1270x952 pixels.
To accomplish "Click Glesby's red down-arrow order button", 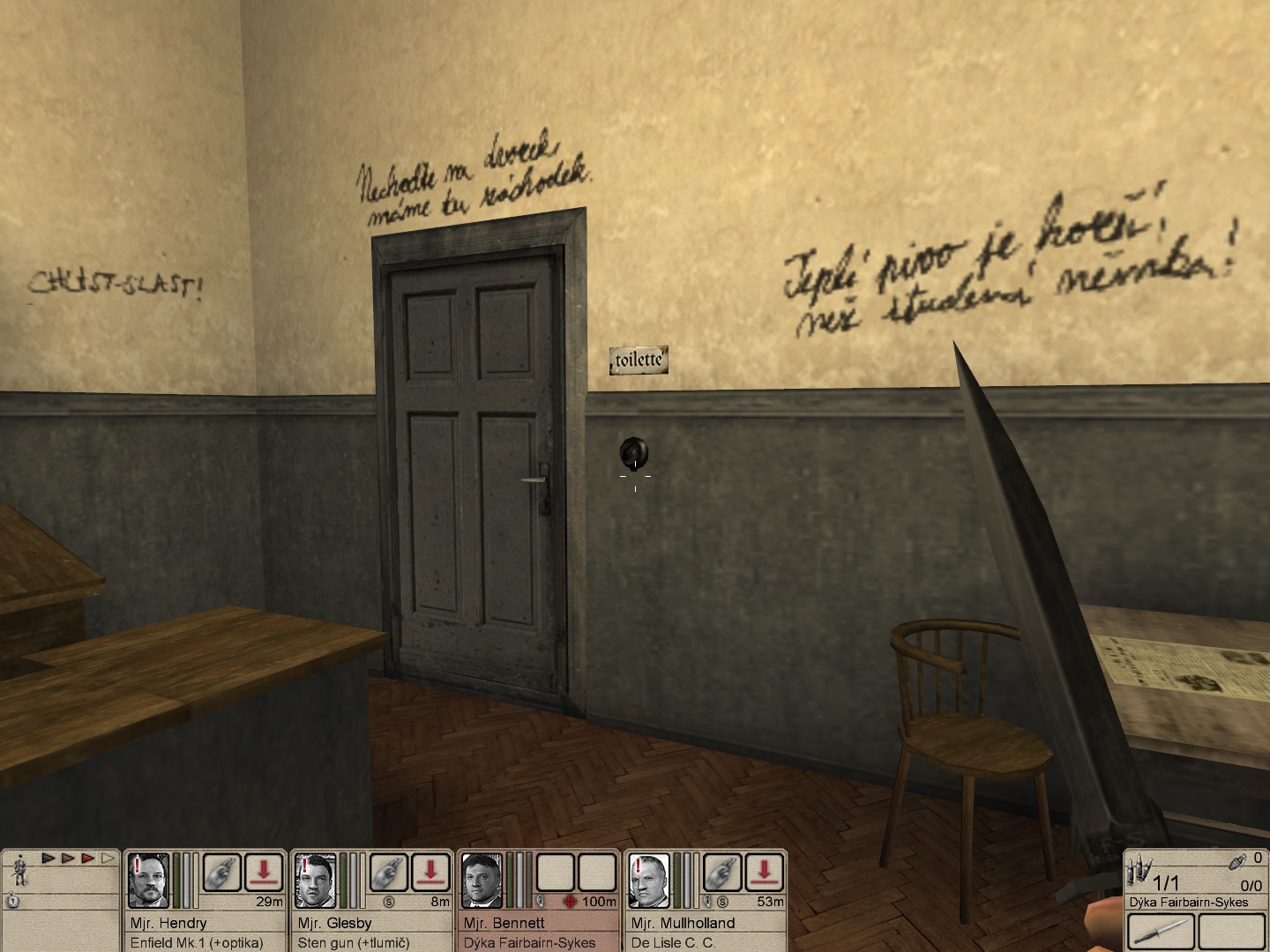I will point(431,873).
